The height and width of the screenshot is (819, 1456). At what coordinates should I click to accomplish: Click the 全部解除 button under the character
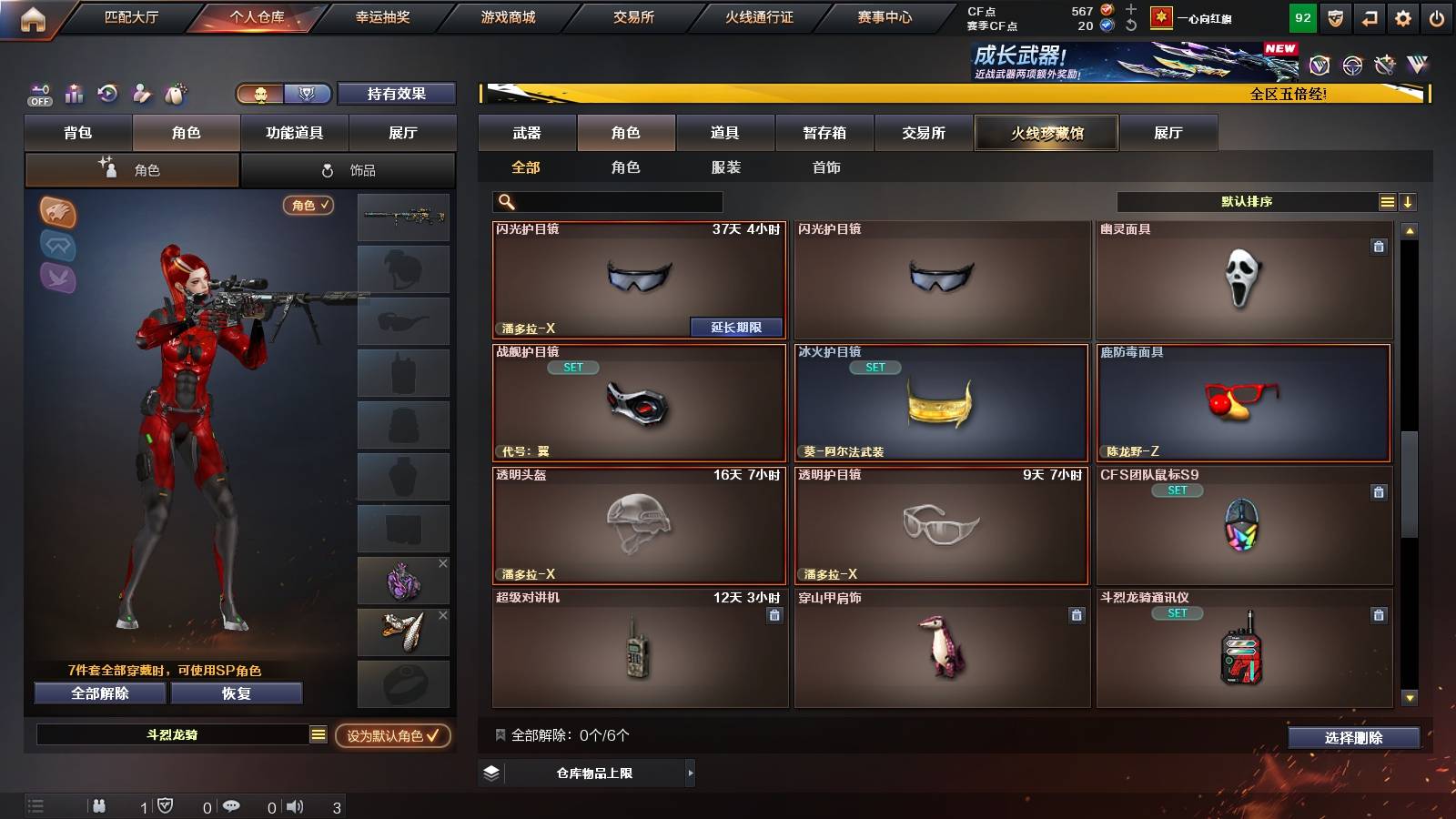point(98,693)
